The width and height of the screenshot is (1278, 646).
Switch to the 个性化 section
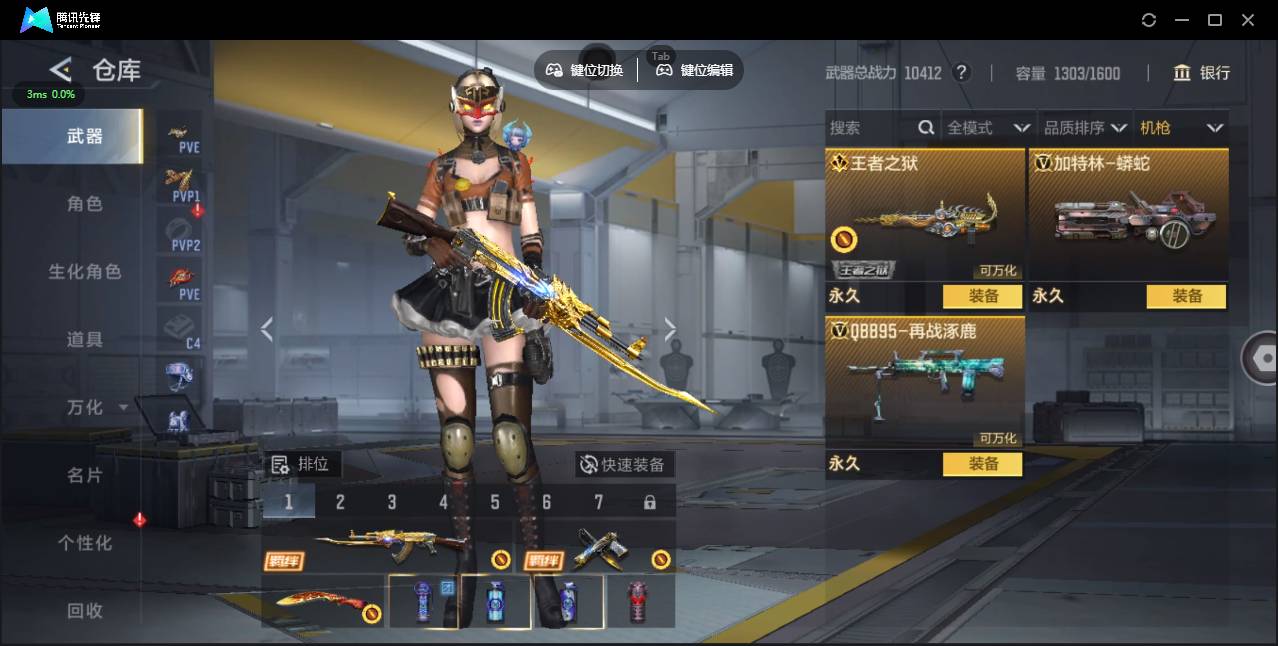(84, 543)
